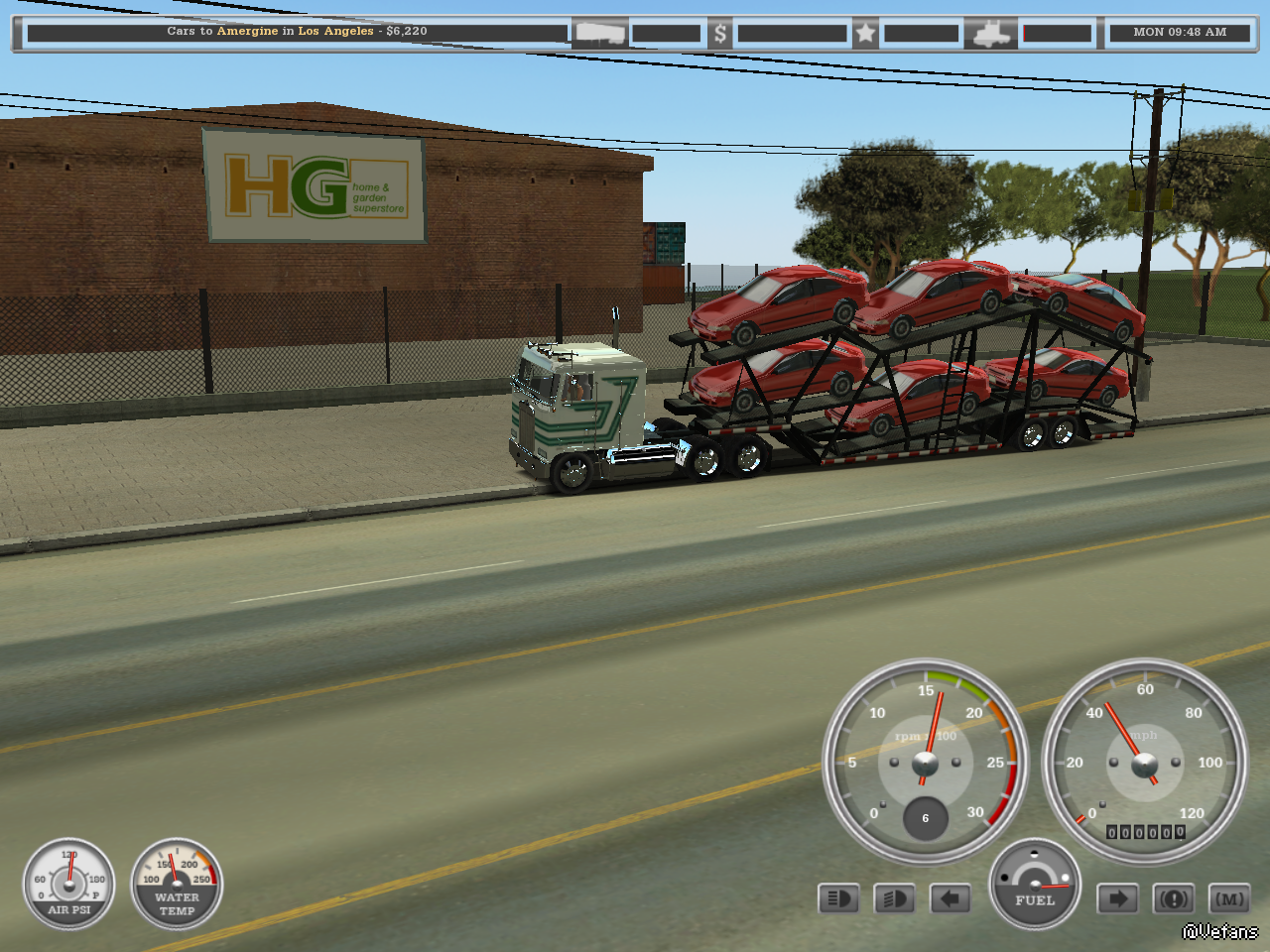Viewport: 1270px width, 952px height.
Task: Select the star rating icon
Action: click(865, 34)
